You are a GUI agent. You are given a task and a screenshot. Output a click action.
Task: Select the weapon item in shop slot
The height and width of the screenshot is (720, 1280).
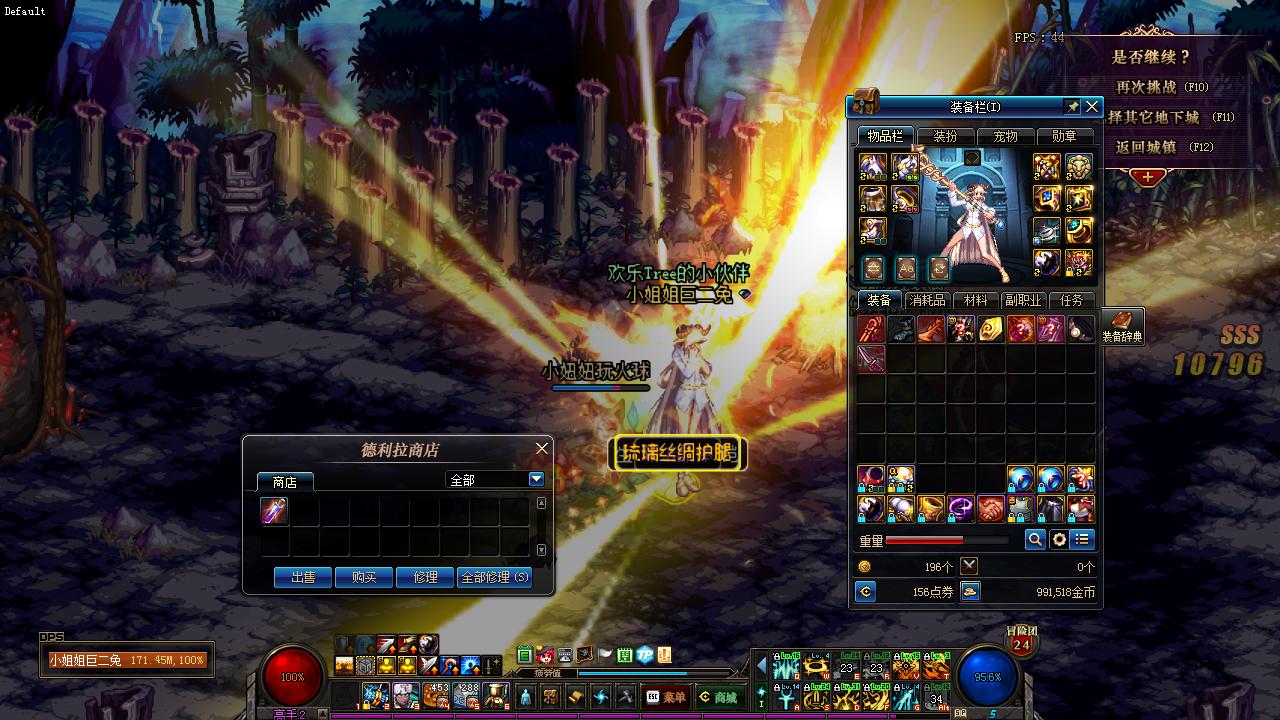(x=274, y=511)
